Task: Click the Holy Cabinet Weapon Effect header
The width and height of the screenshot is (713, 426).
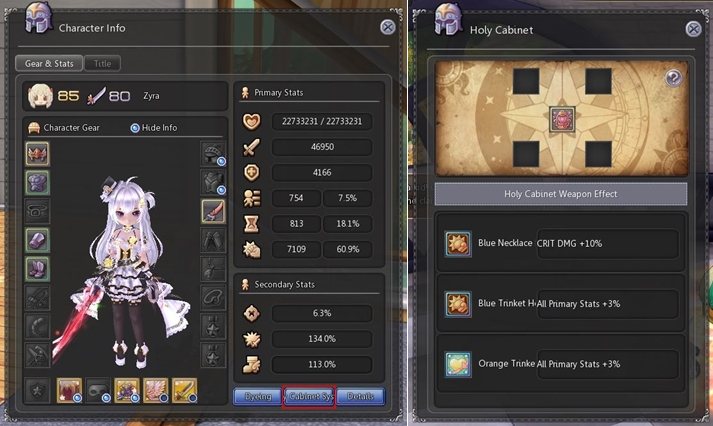Action: pyautogui.click(x=561, y=194)
